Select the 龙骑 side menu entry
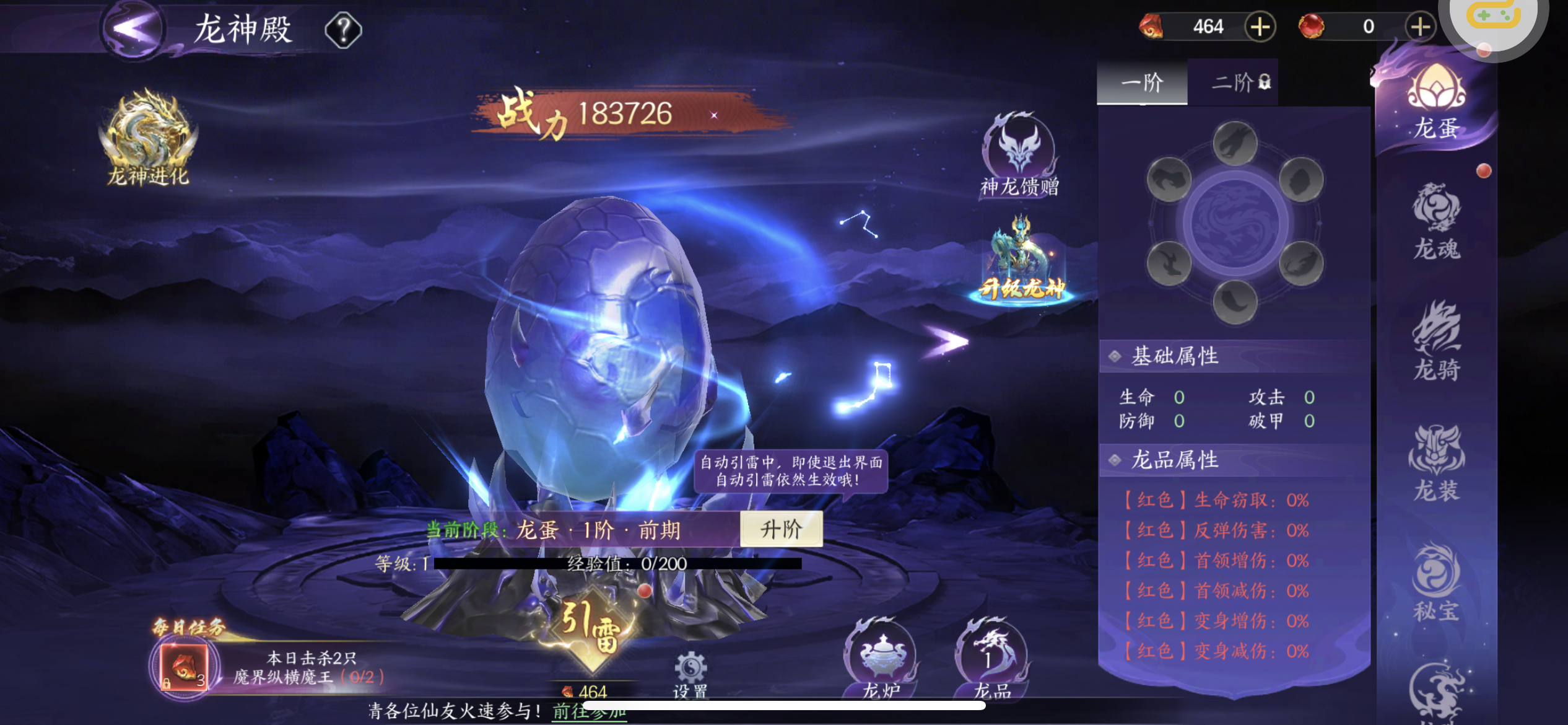 (x=1437, y=341)
